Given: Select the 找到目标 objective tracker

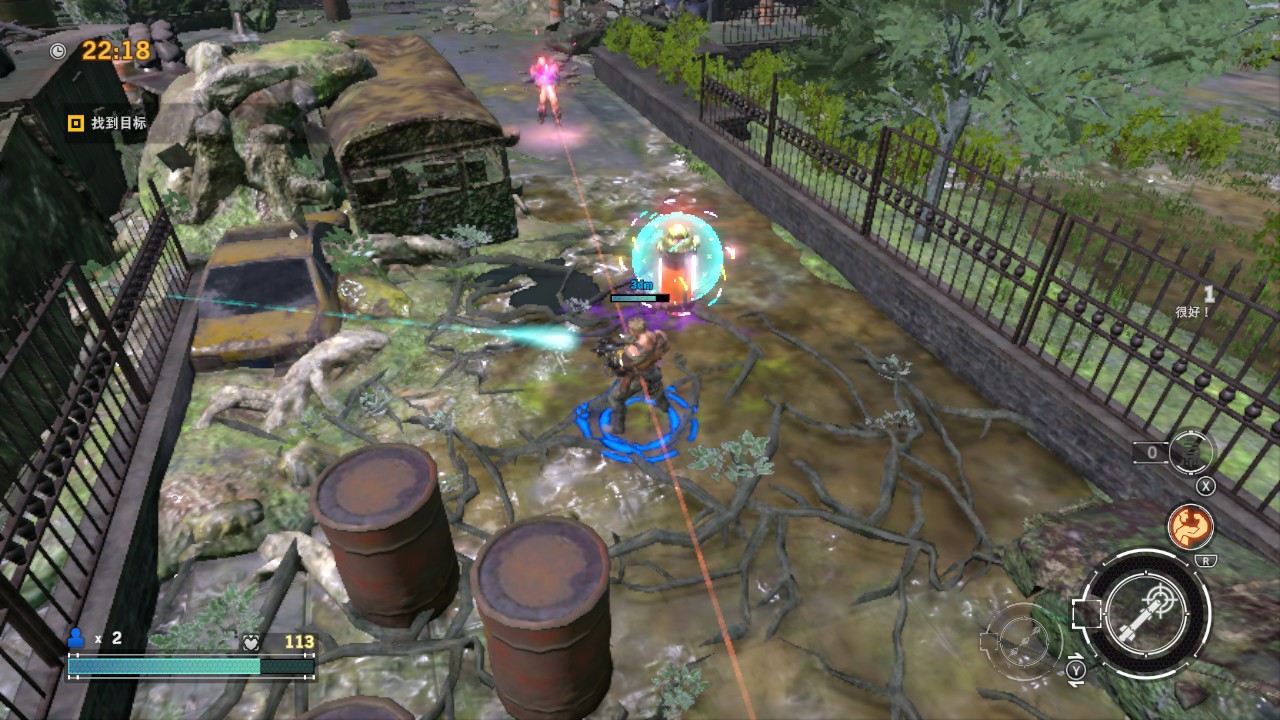Looking at the screenshot, I should coord(108,123).
